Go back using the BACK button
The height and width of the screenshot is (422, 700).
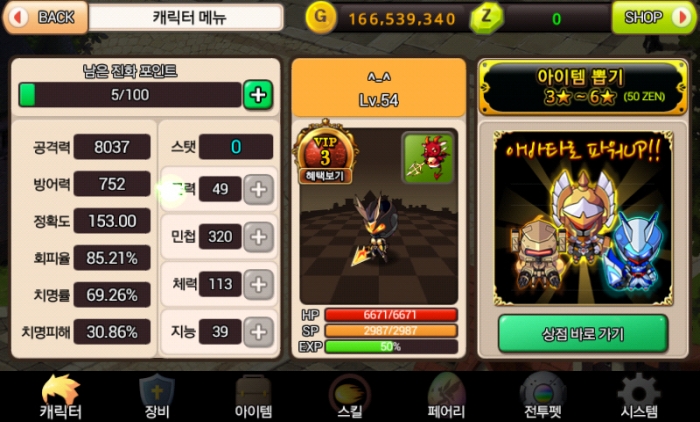pyautogui.click(x=44, y=17)
